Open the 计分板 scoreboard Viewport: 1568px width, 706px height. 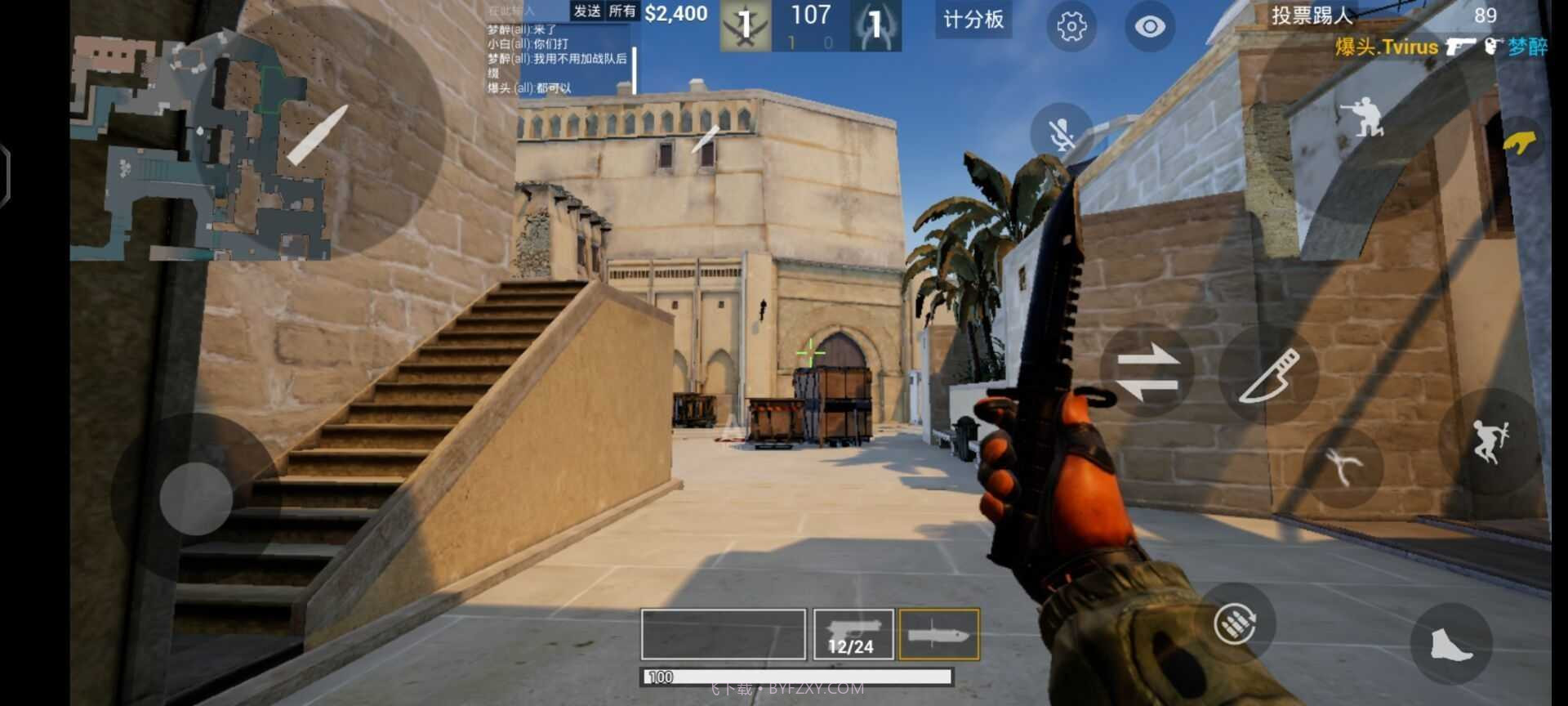click(x=973, y=20)
